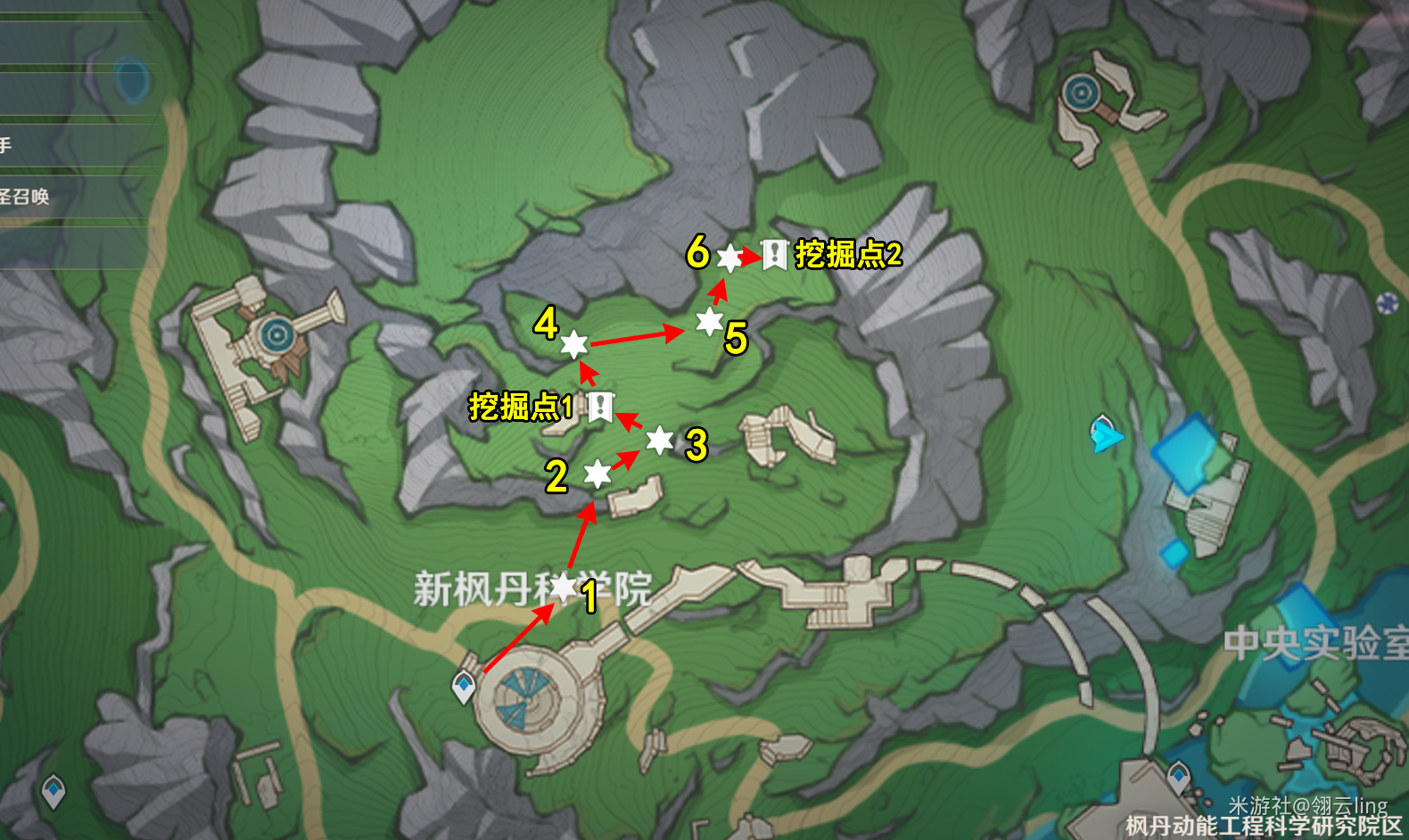Select star marker numbered 1
The height and width of the screenshot is (840, 1409).
(x=565, y=588)
